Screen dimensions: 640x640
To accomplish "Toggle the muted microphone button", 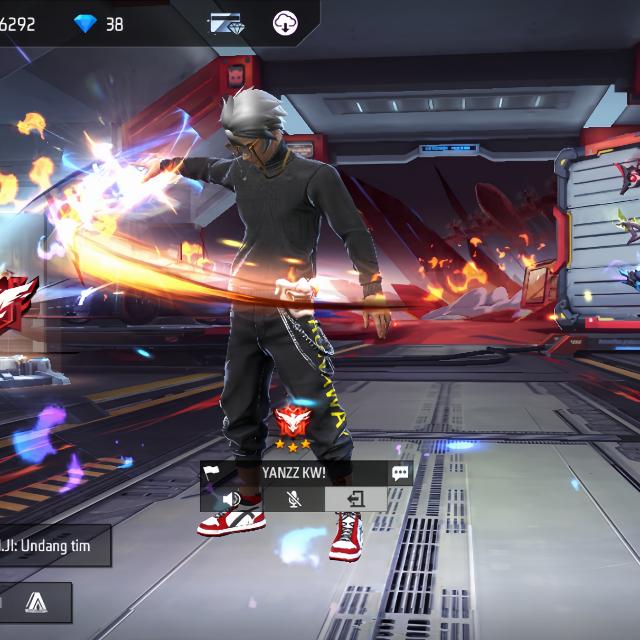I will (294, 498).
